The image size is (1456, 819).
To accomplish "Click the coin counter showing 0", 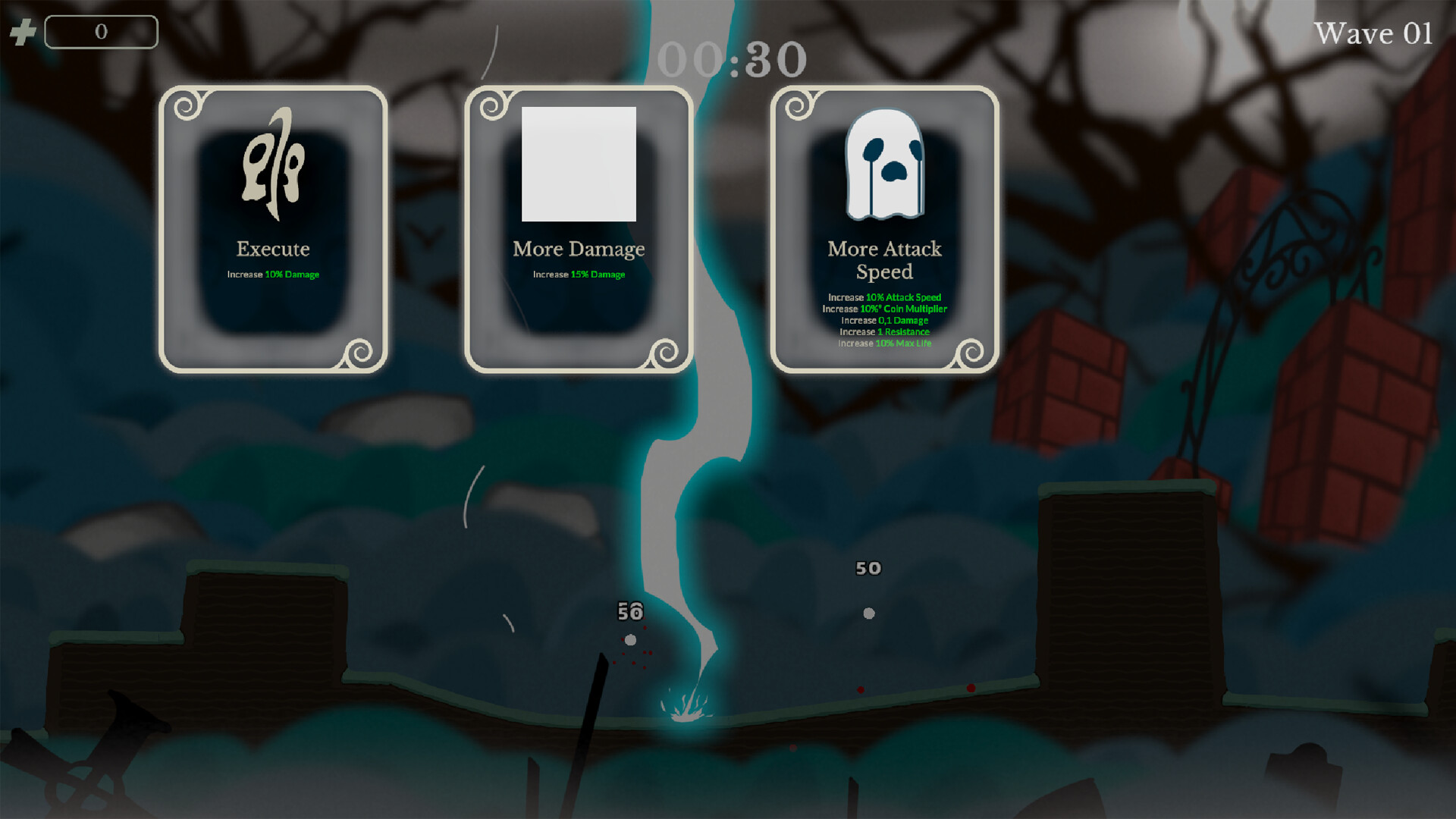I will [x=101, y=31].
